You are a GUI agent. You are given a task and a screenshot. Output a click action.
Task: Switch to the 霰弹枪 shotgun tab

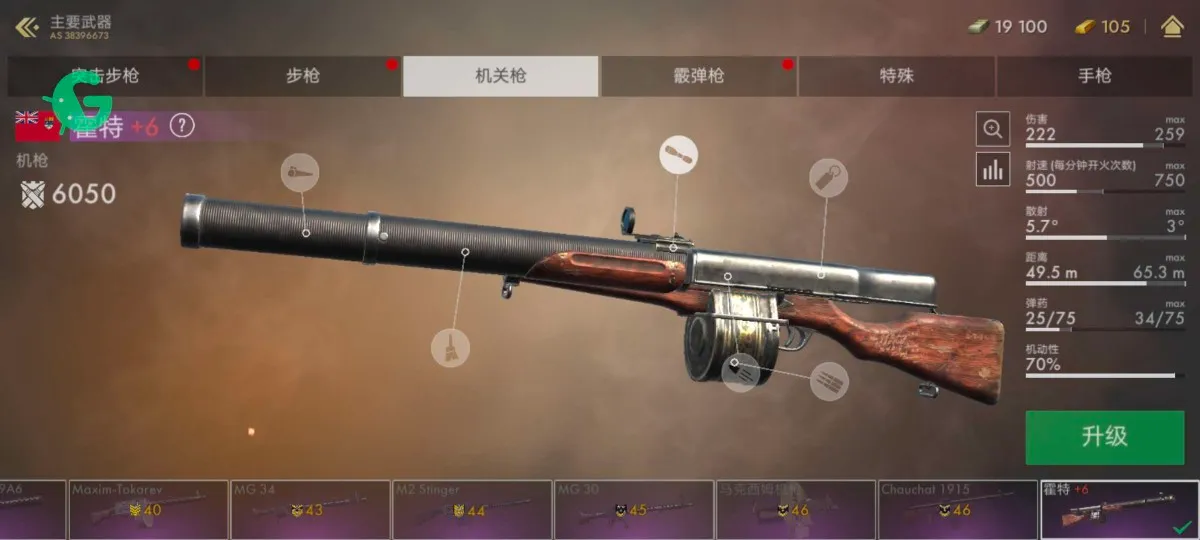tap(698, 76)
